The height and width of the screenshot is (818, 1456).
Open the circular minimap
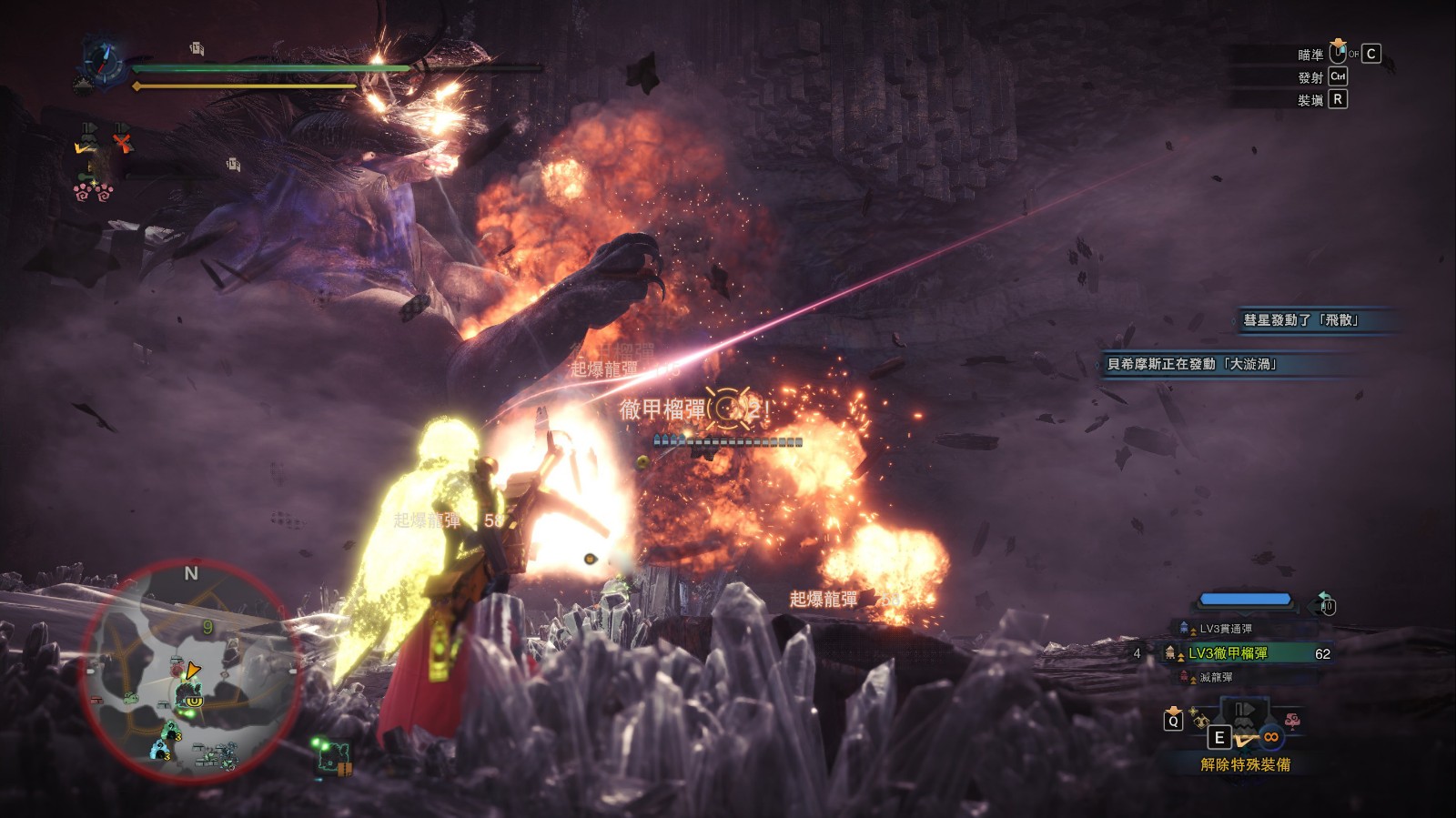point(192,671)
